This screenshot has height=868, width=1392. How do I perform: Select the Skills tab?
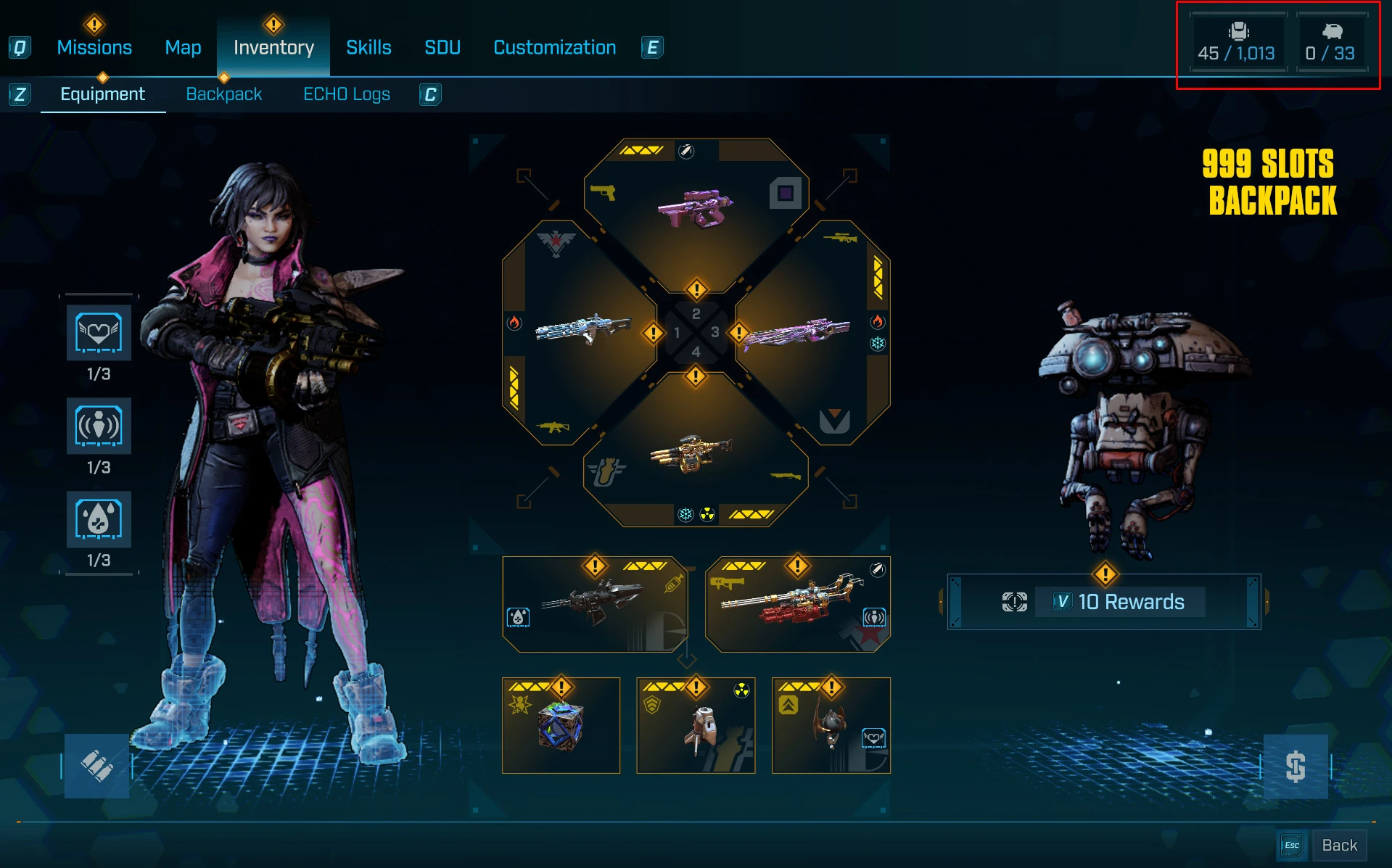click(x=368, y=48)
